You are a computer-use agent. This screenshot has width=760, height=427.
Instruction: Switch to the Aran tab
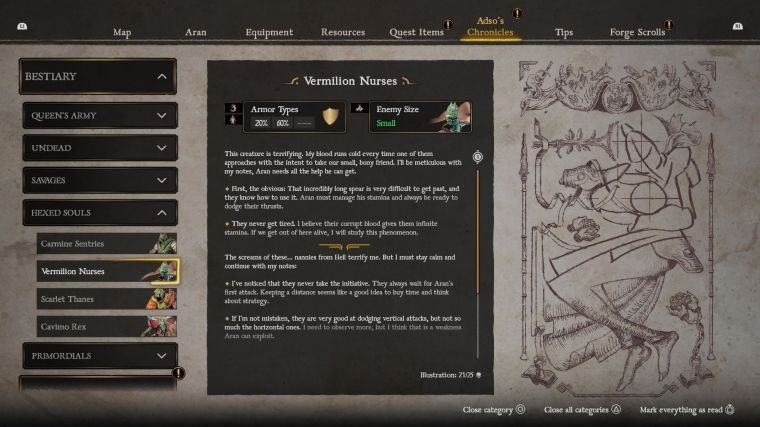(196, 32)
